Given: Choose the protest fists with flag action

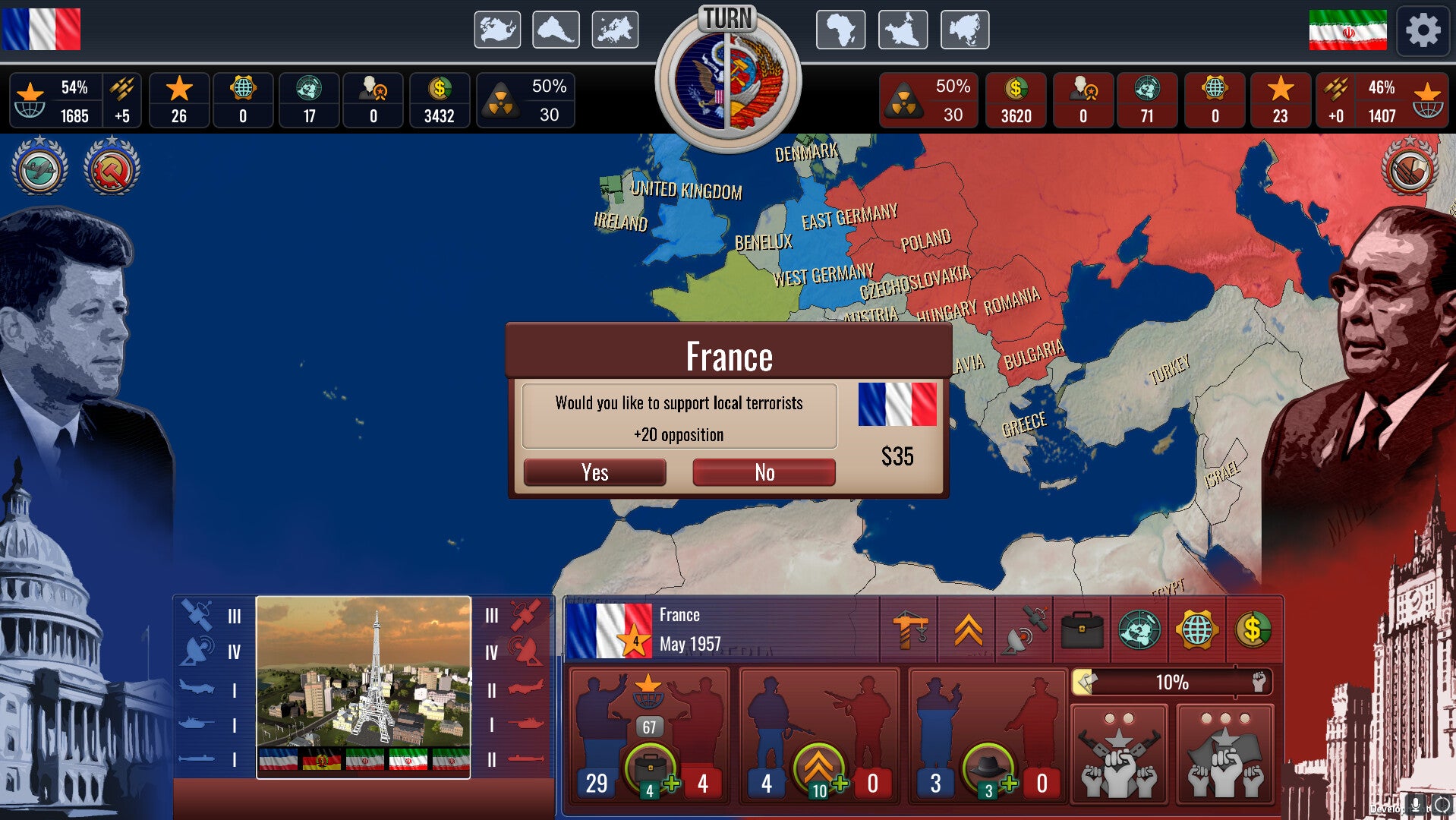Looking at the screenshot, I should [1224, 755].
